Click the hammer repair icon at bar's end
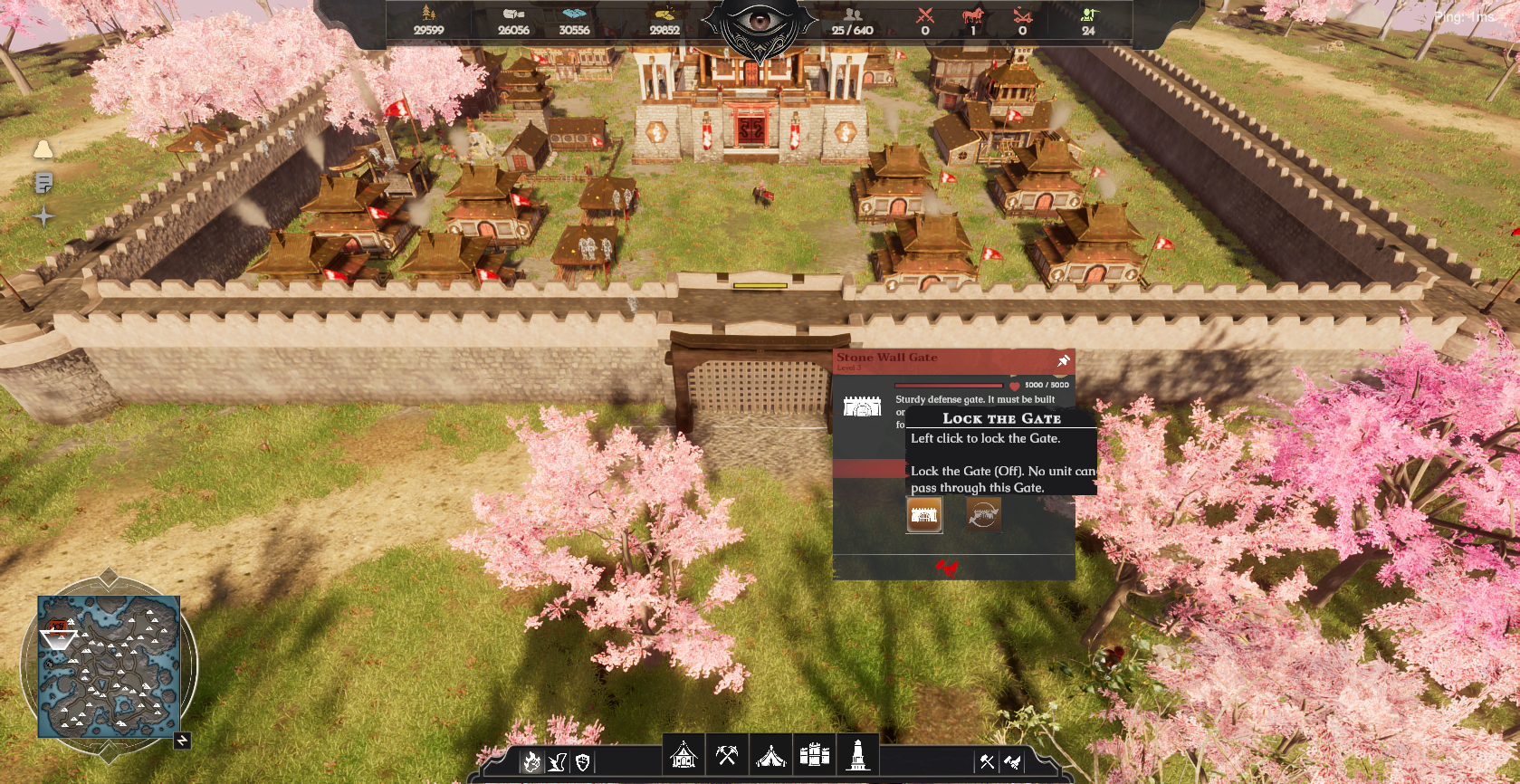Image resolution: width=1520 pixels, height=784 pixels. point(1013,762)
